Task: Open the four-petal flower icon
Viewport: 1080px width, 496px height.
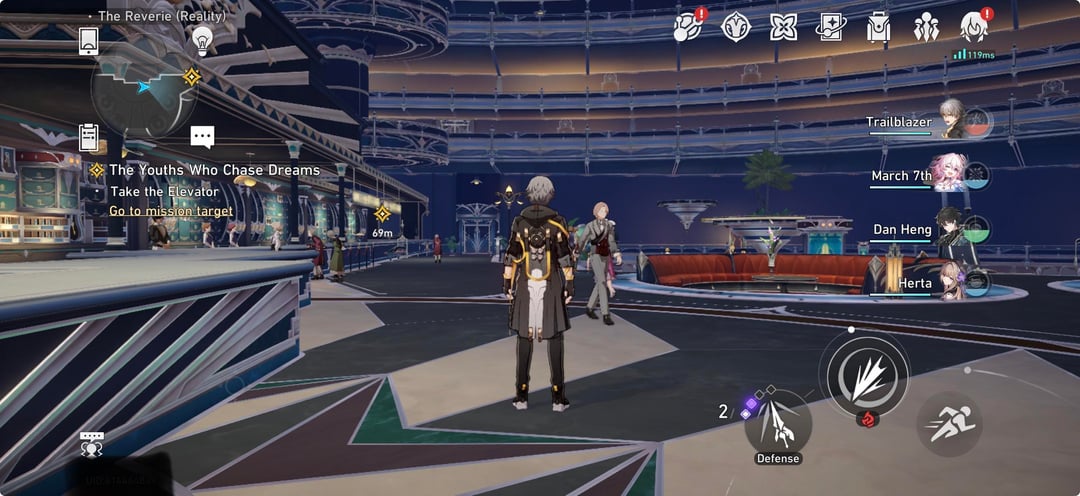Action: coord(784,27)
